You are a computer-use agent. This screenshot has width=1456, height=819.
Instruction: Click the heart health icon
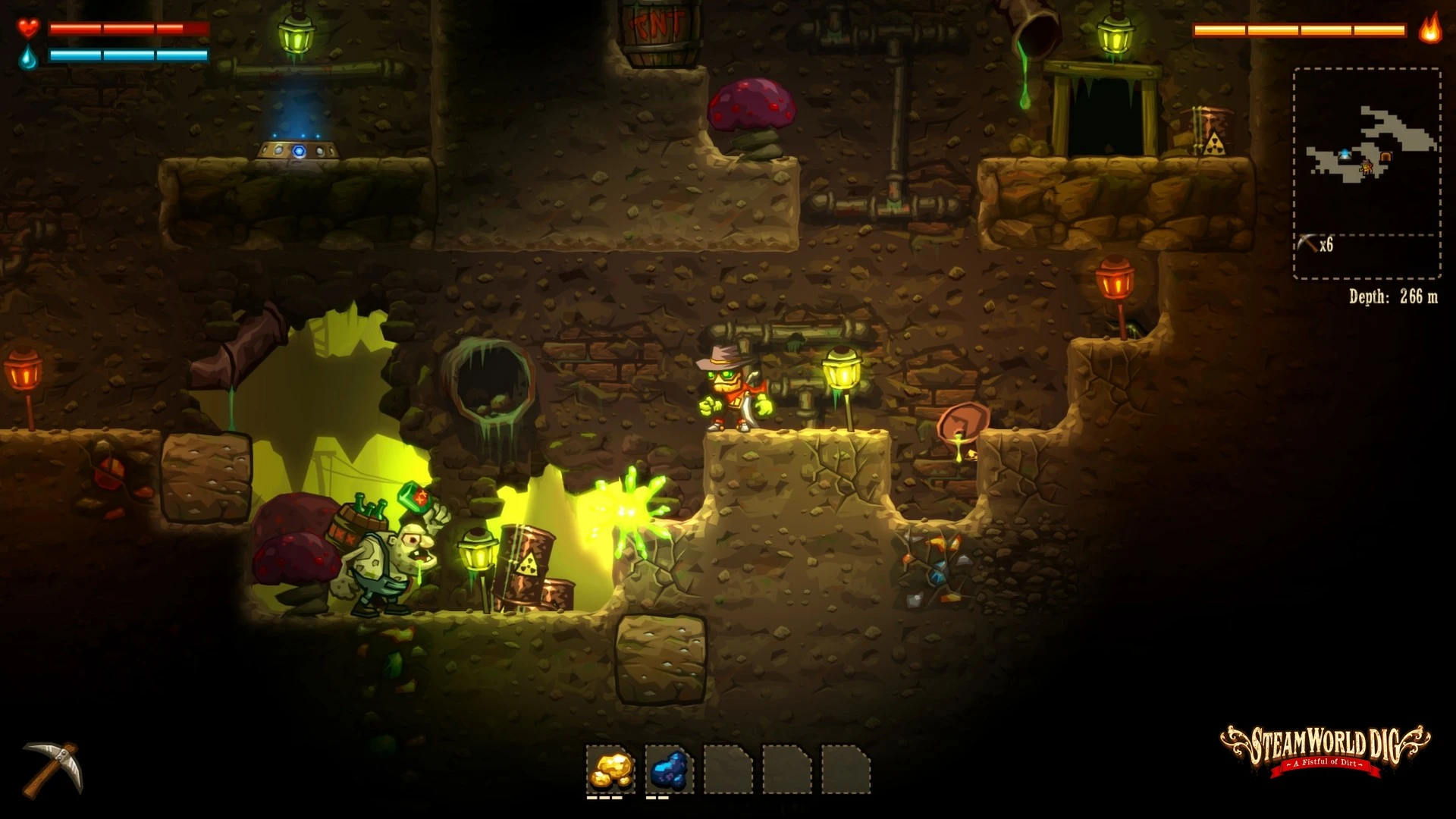(29, 29)
